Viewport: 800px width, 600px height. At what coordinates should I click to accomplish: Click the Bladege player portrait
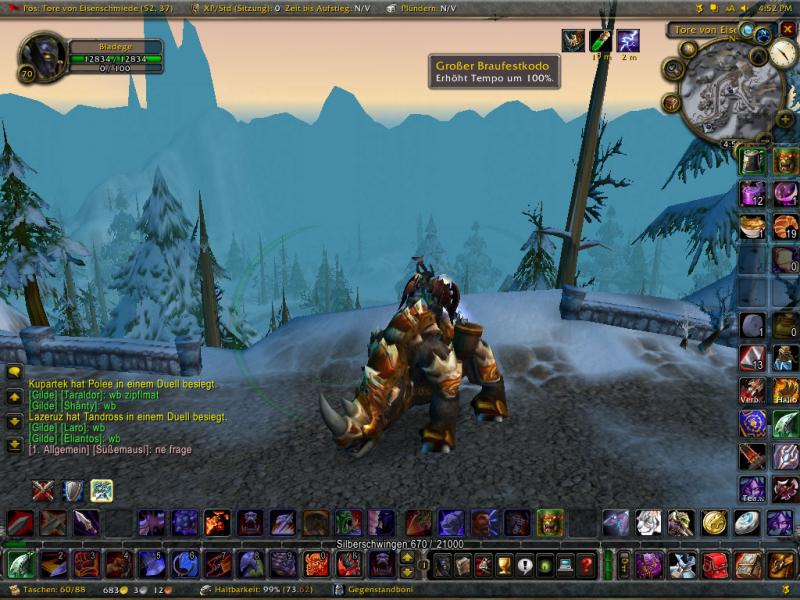coord(42,58)
